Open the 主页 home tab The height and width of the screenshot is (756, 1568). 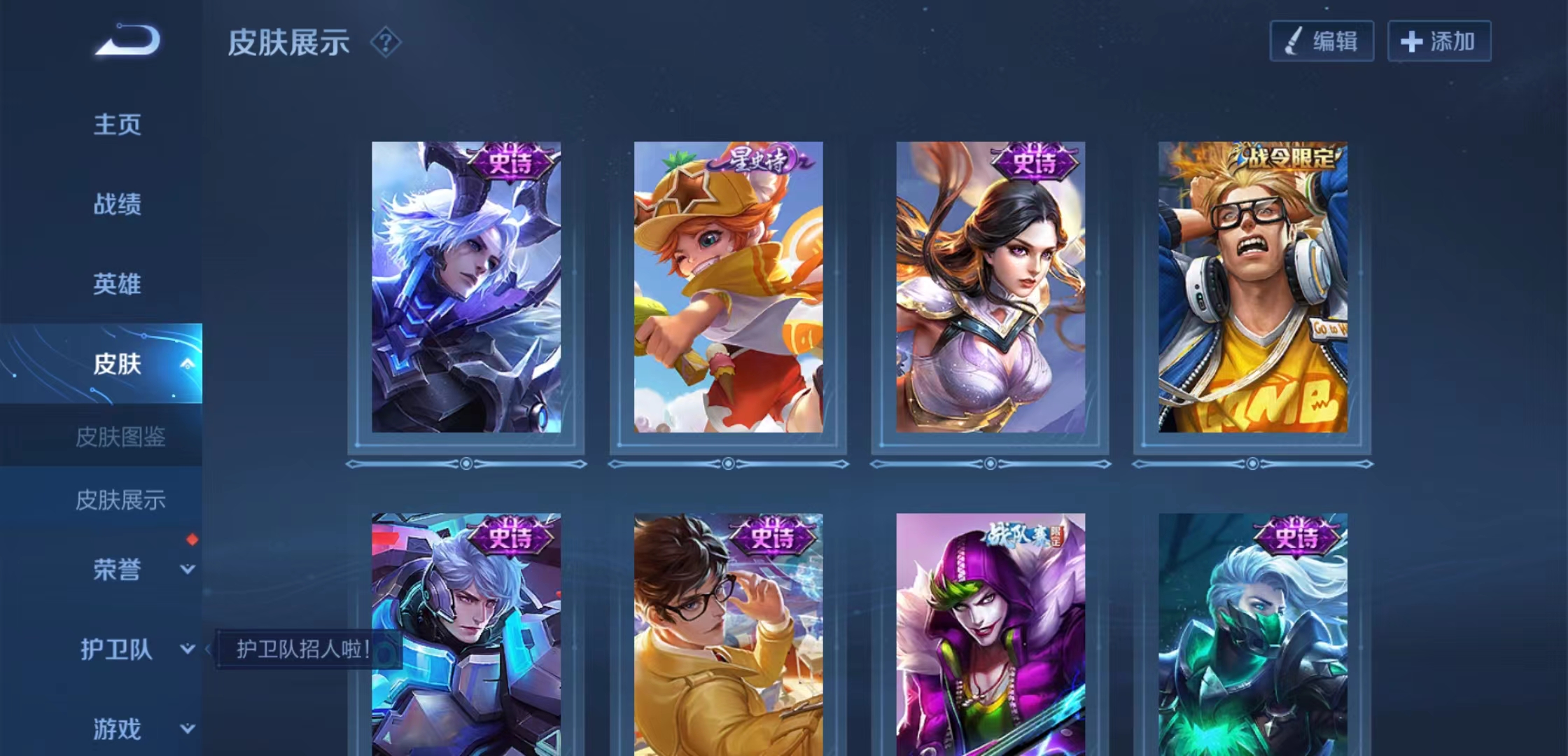pos(118,125)
